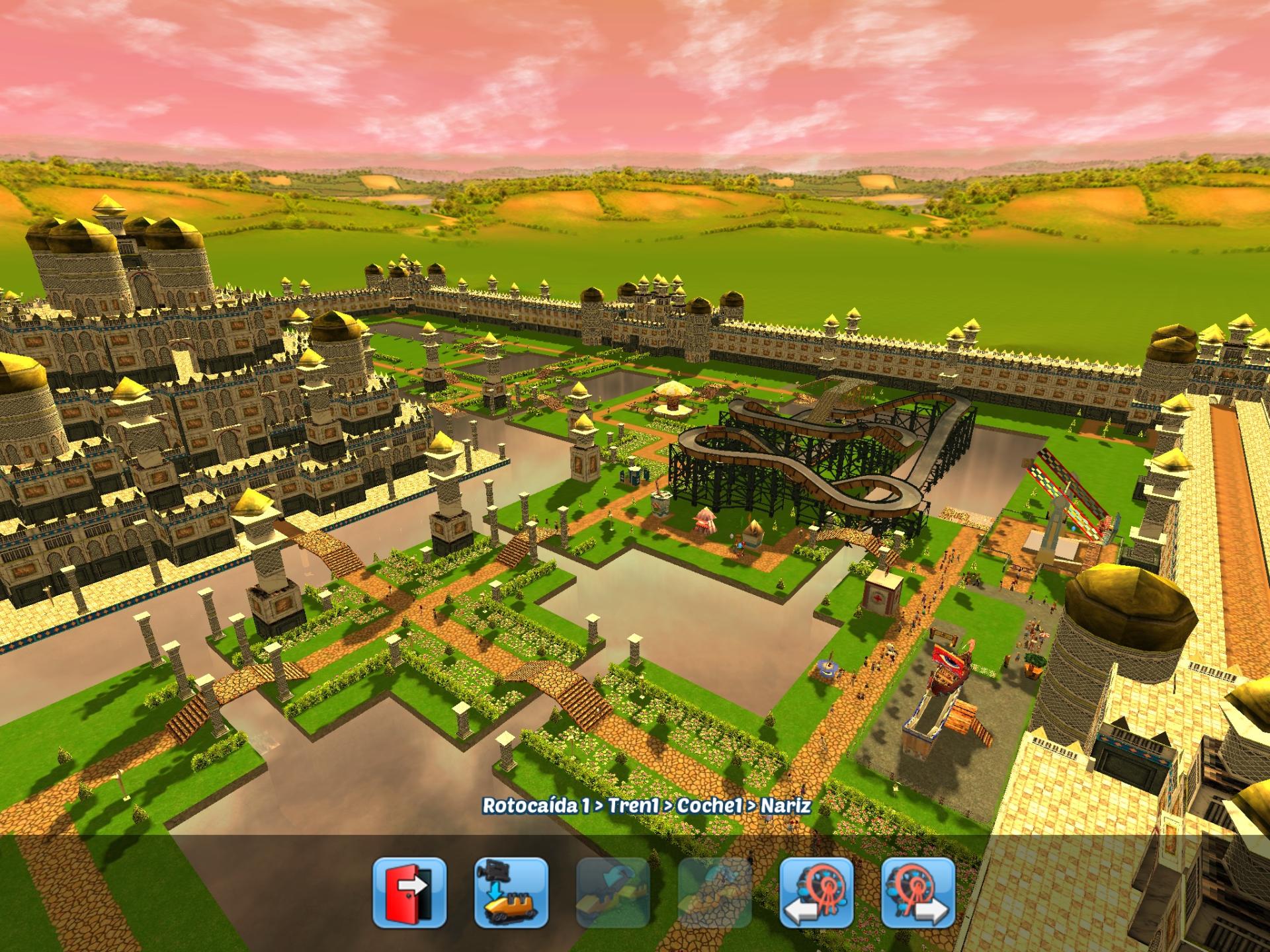Click the breadcrumb separator after Tren1
Screen dimensions: 1270x952
[667, 805]
